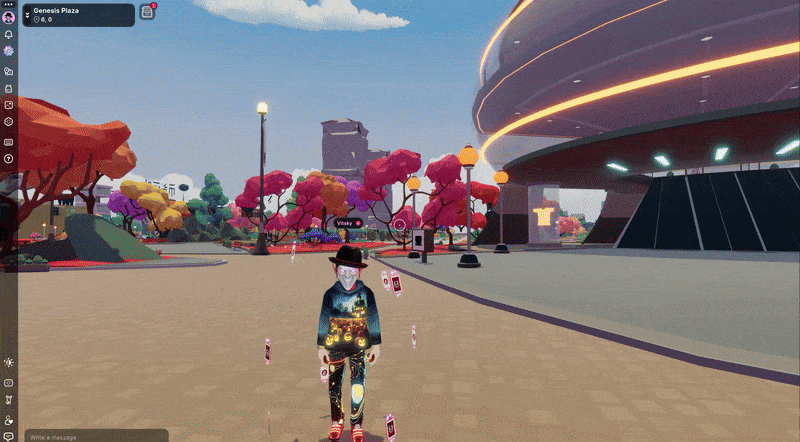This screenshot has width=800, height=442.
Task: Toggle the chat bubble icon
Action: pyautogui.click(x=9, y=436)
